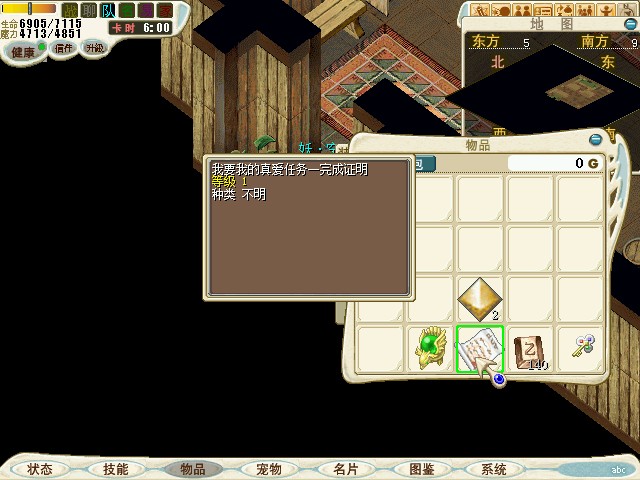Open the 技能 skills menu
640x480 pixels.
115,468
